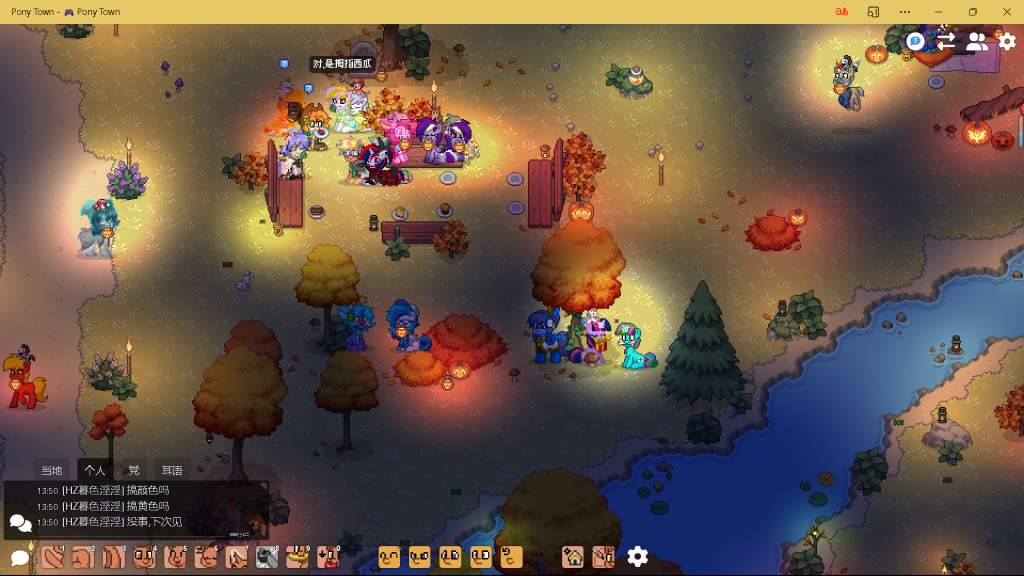Select the yellow pony head facing away
Image resolution: width=1024 pixels, height=576 pixels.
[x=512, y=557]
